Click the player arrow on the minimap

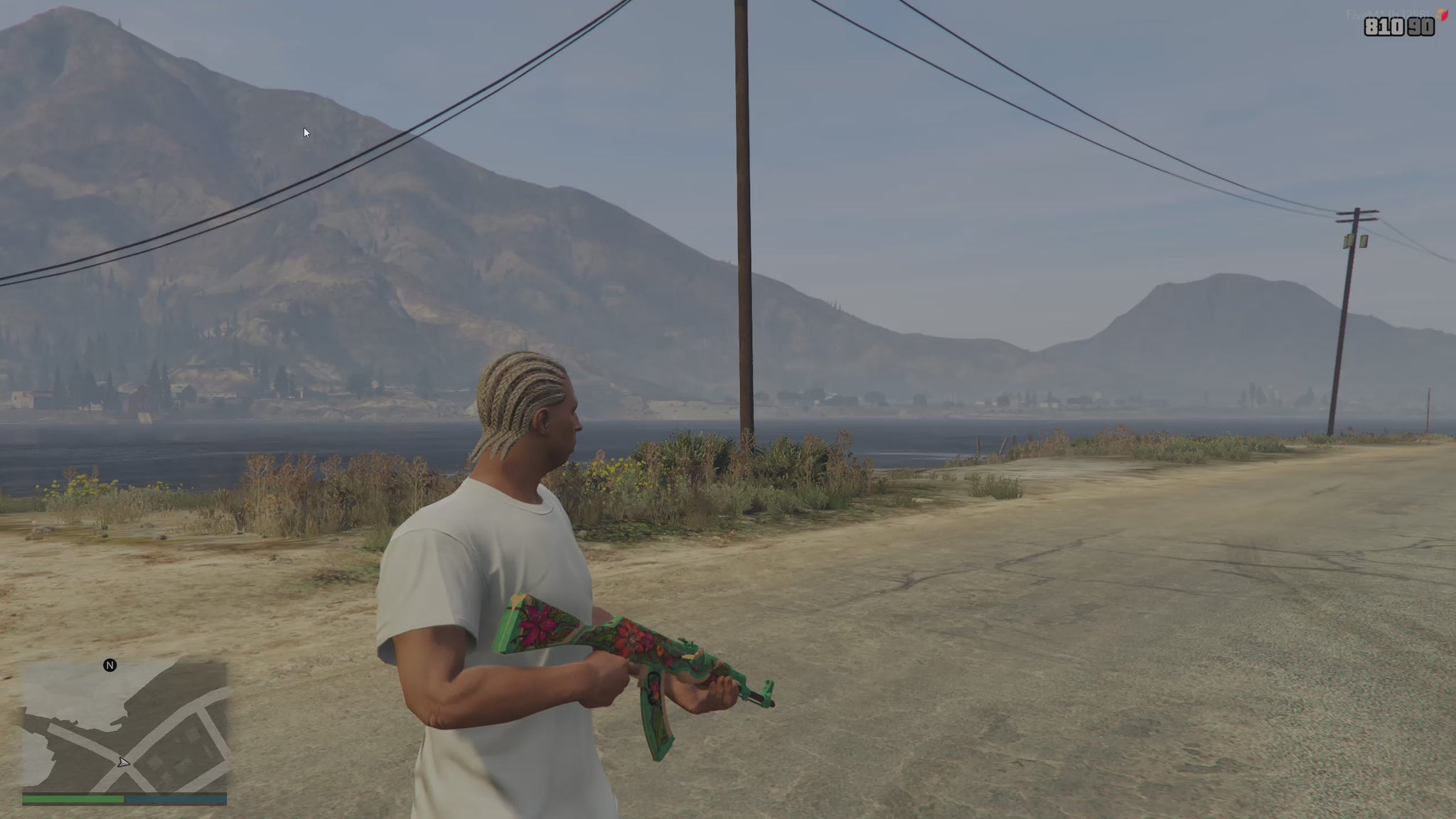(124, 763)
